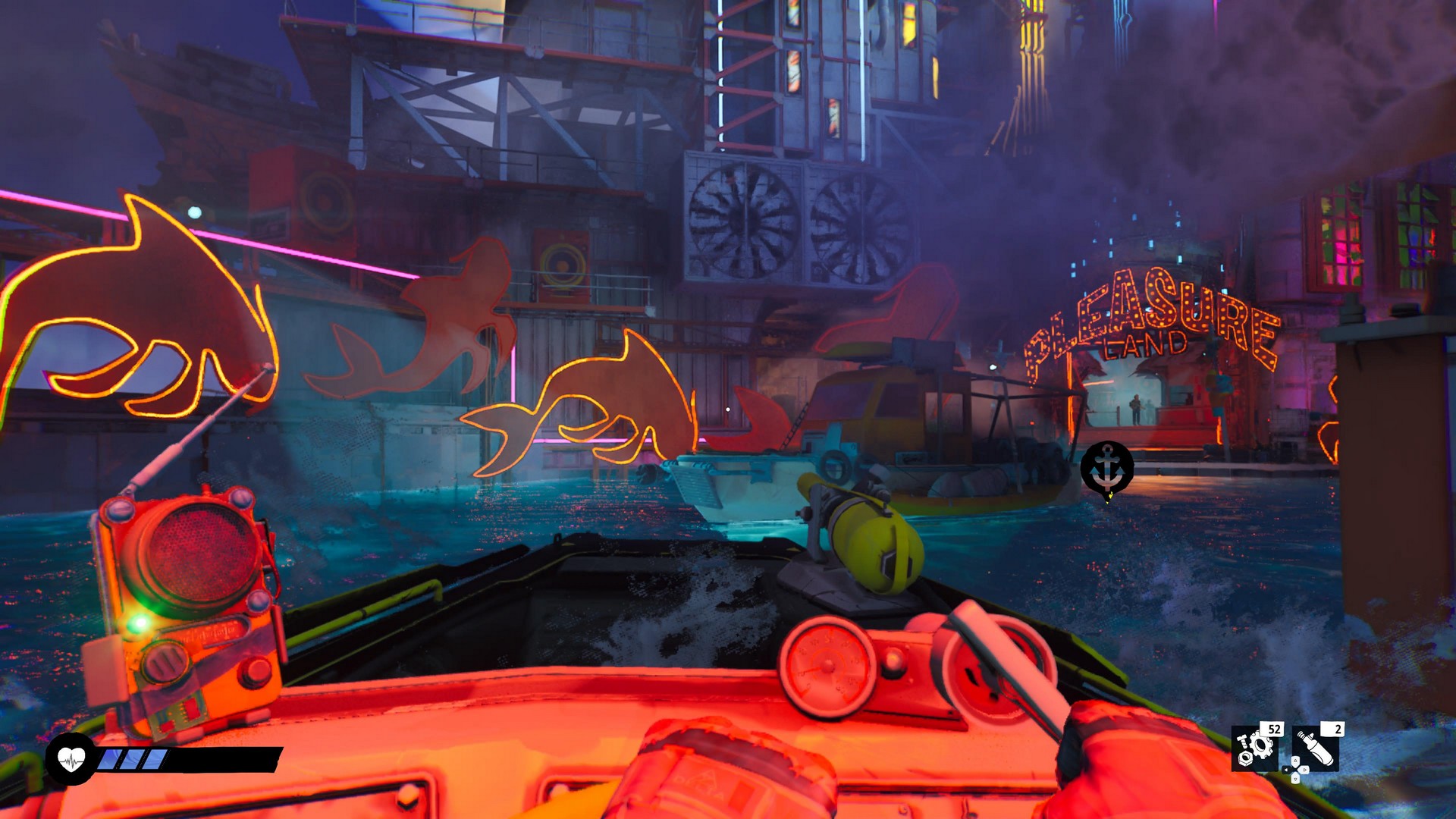Select the highlighted left d-pad arrow
The width and height of the screenshot is (1456, 819).
pos(1286,770)
